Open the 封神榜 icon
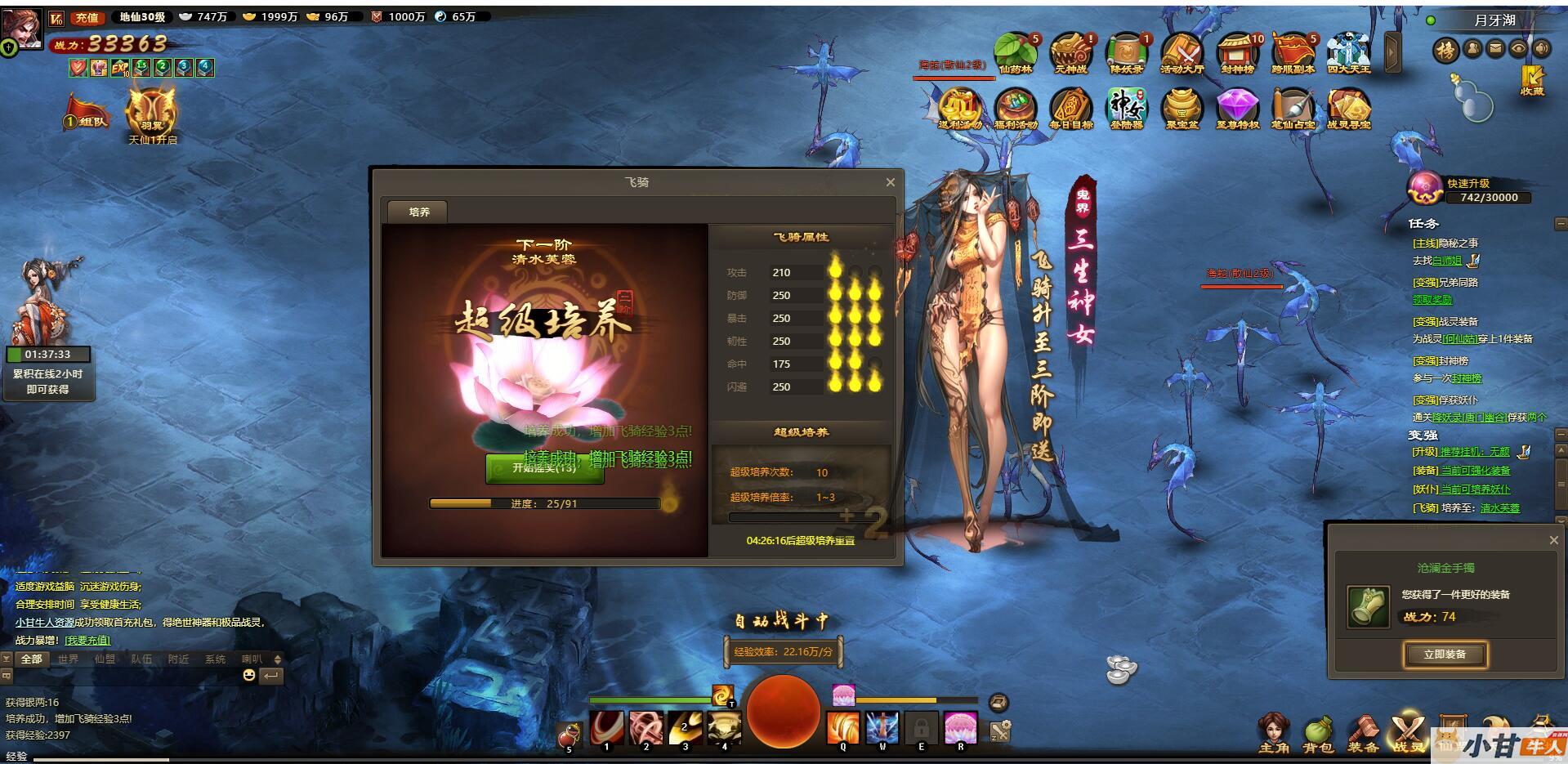Viewport: 1568px width, 764px height. (x=1237, y=54)
